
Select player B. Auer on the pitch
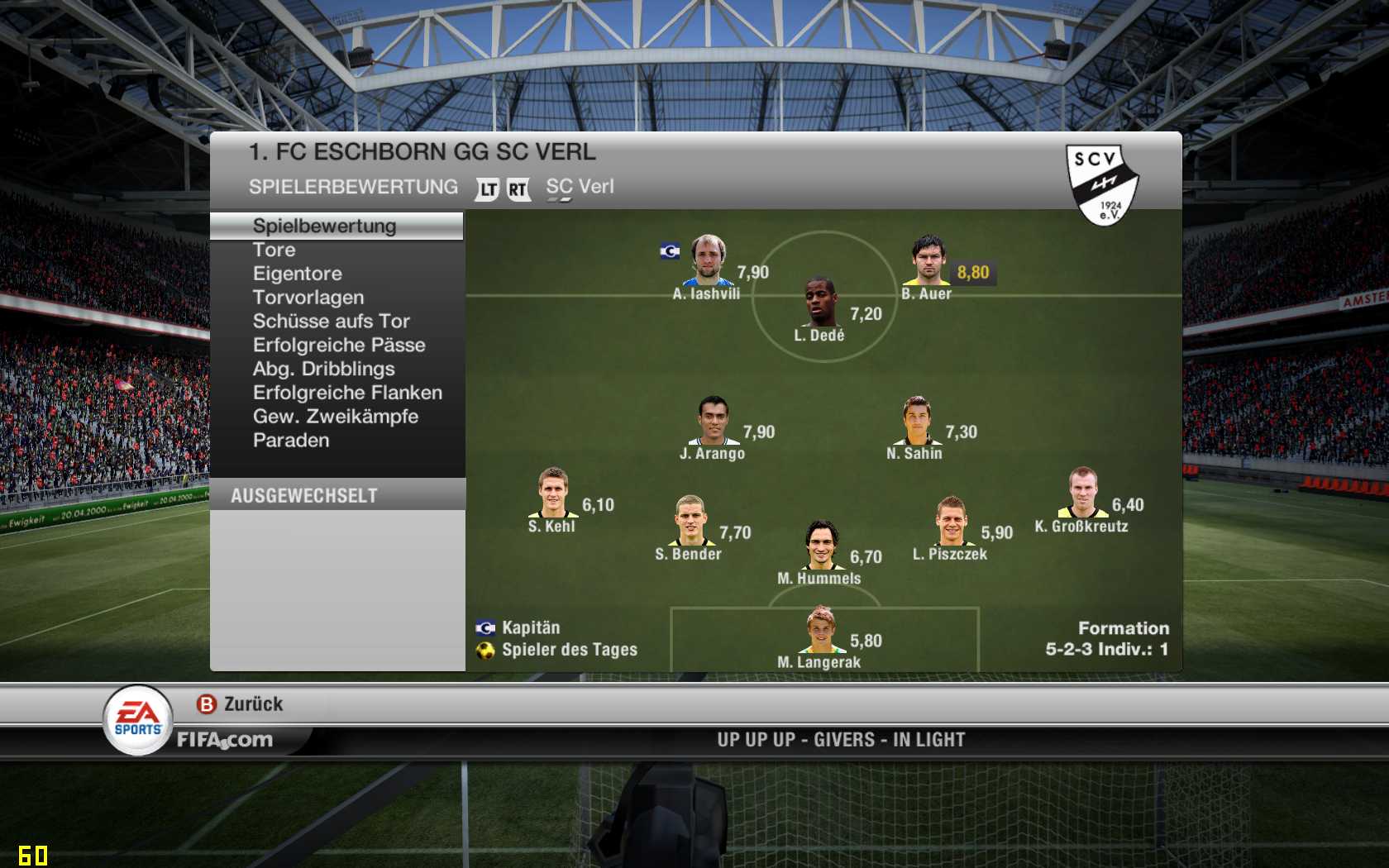(928, 260)
